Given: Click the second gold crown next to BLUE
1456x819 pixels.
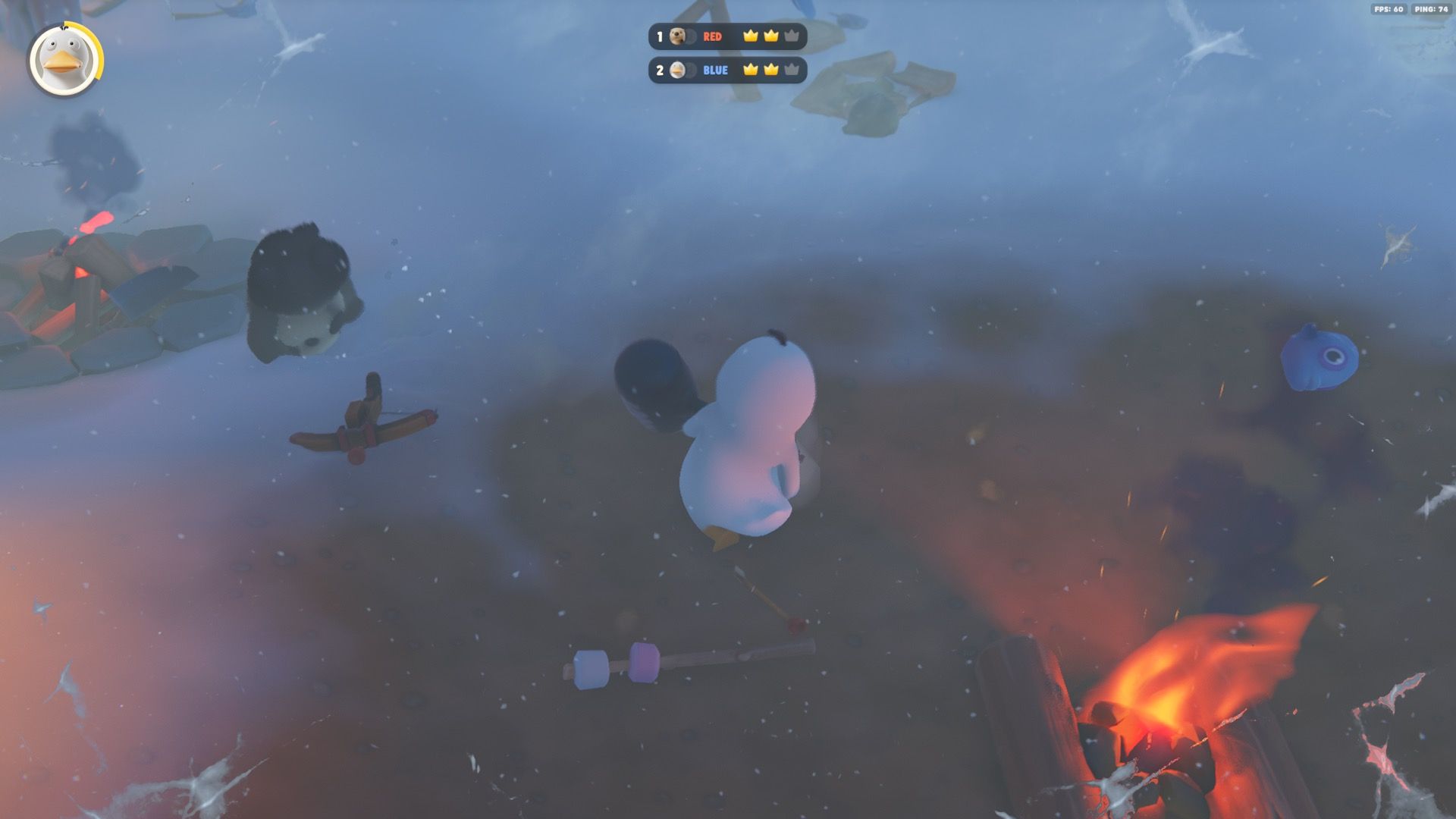Looking at the screenshot, I should (771, 71).
